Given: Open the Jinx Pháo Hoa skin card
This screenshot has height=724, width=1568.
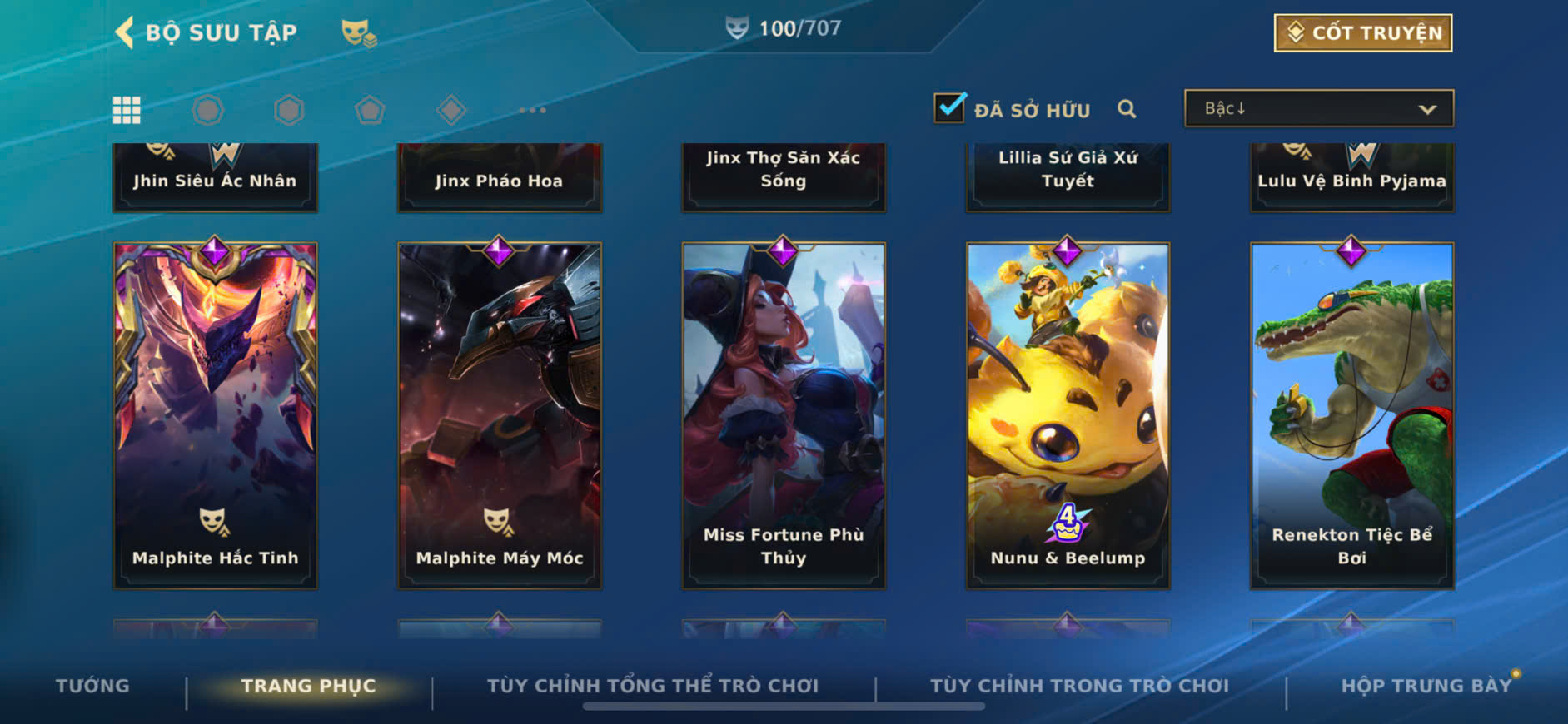Looking at the screenshot, I should (x=500, y=178).
